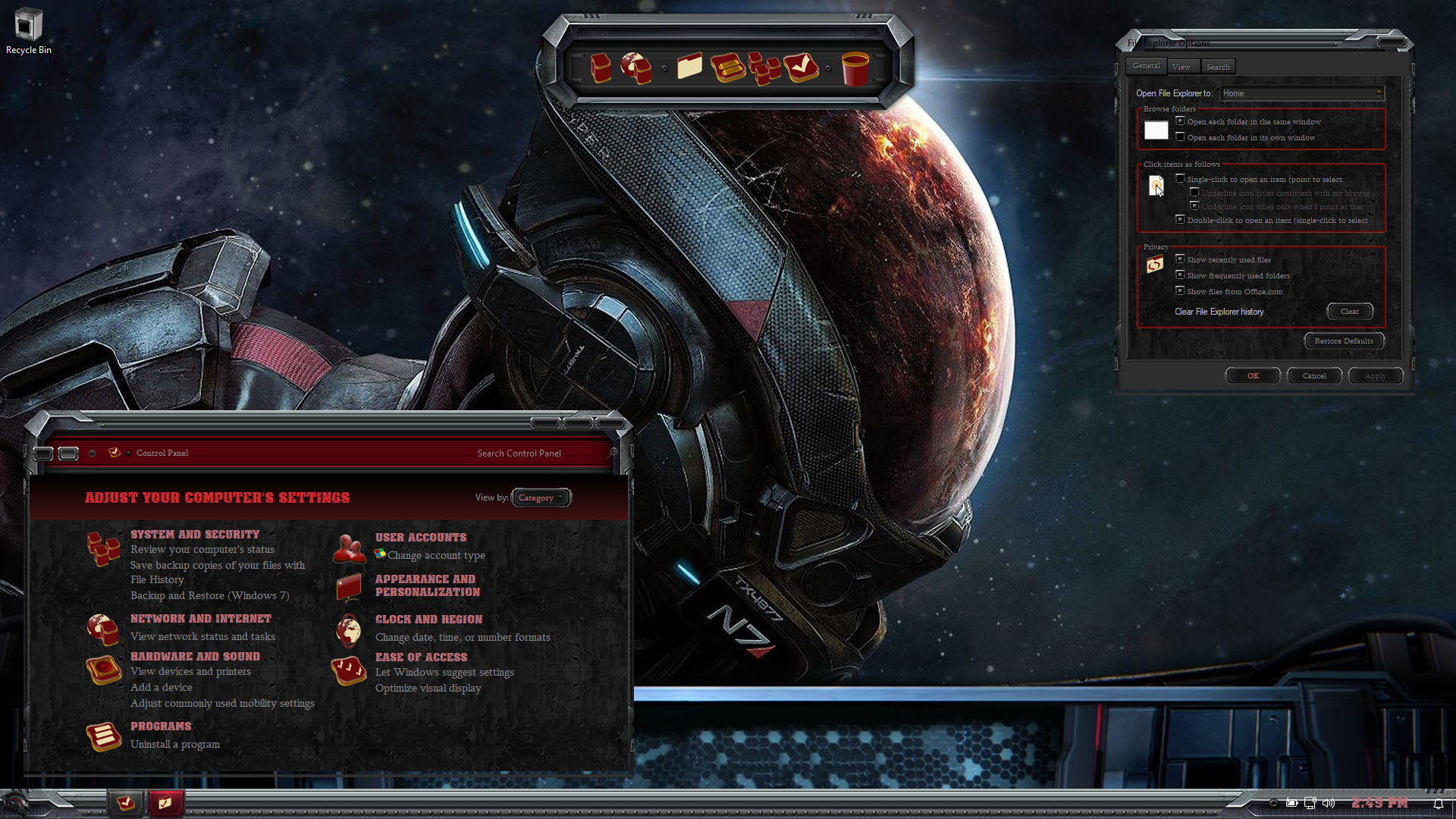Cancel the File Explorer Options dialog

click(1313, 375)
